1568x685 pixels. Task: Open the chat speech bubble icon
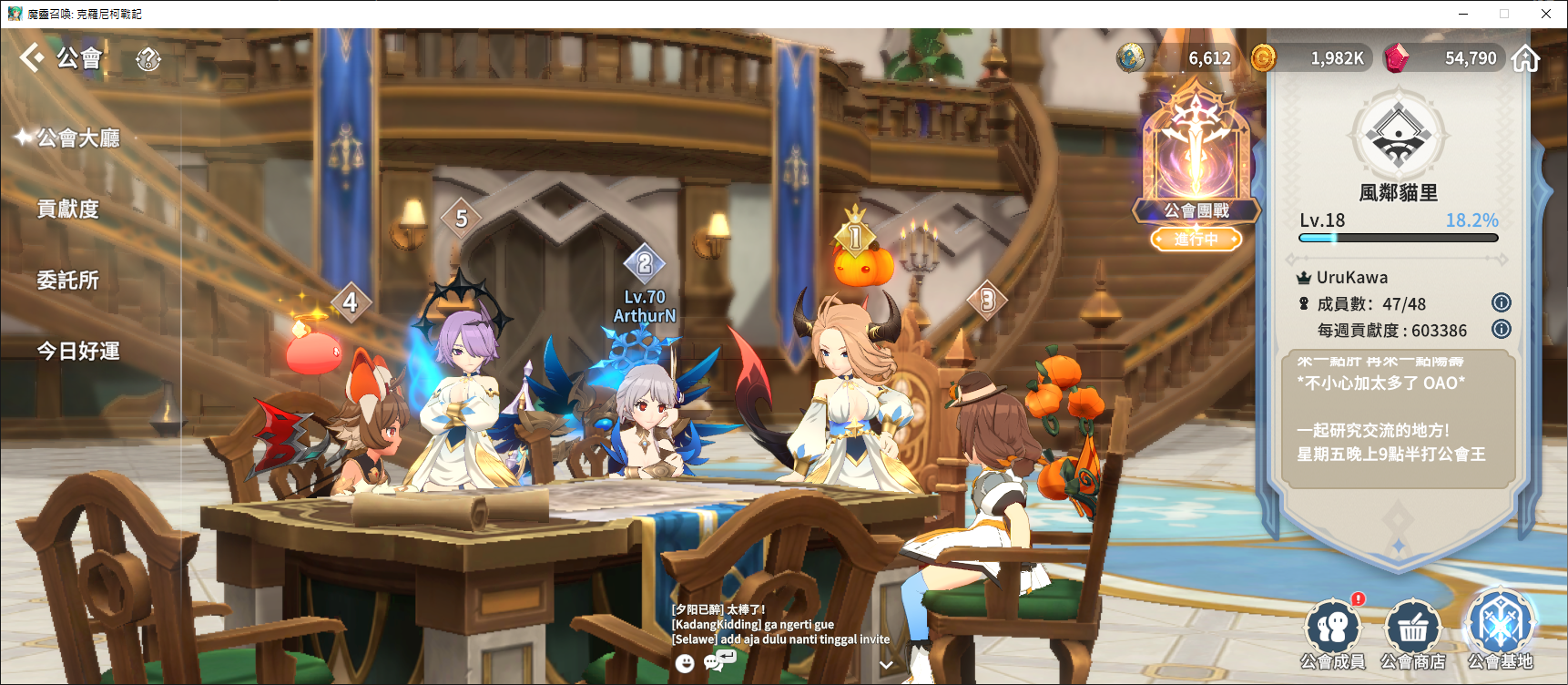[718, 660]
